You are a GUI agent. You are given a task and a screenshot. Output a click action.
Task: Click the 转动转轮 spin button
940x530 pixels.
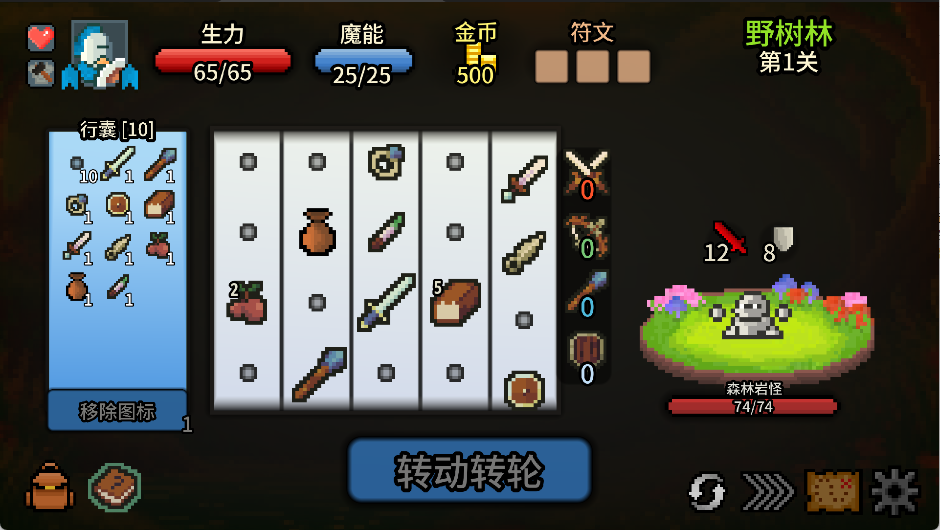[469, 470]
